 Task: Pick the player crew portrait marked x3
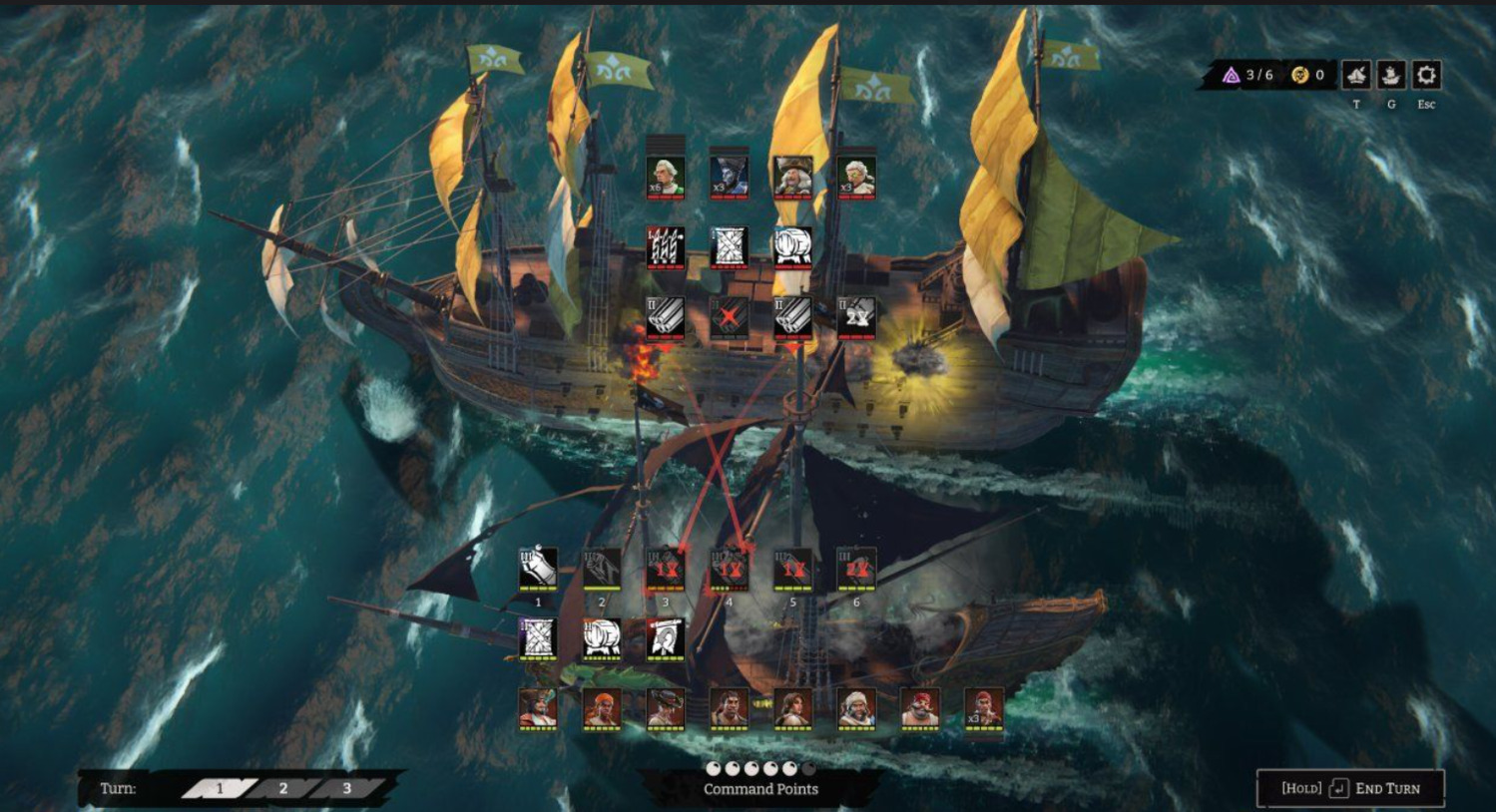983,707
